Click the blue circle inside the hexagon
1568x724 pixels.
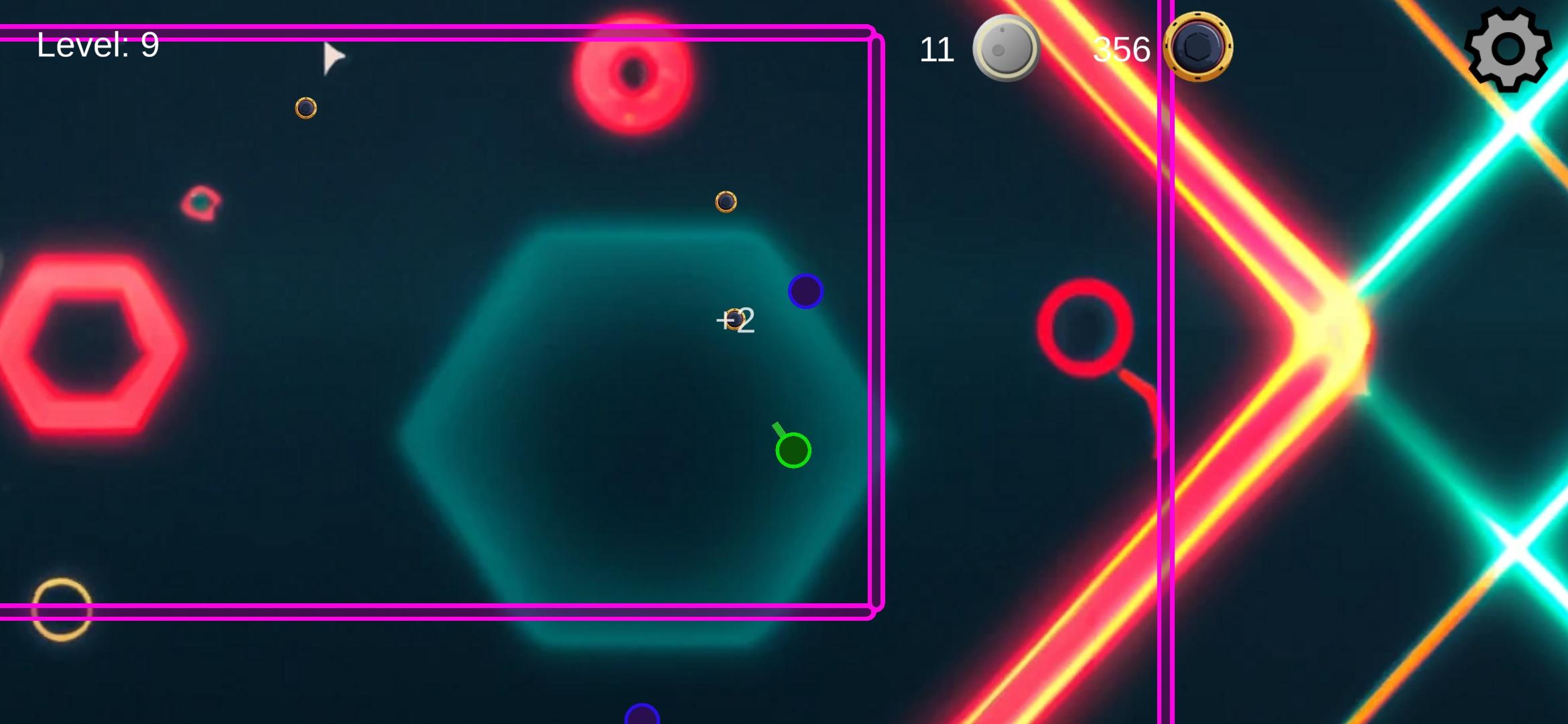tap(804, 291)
